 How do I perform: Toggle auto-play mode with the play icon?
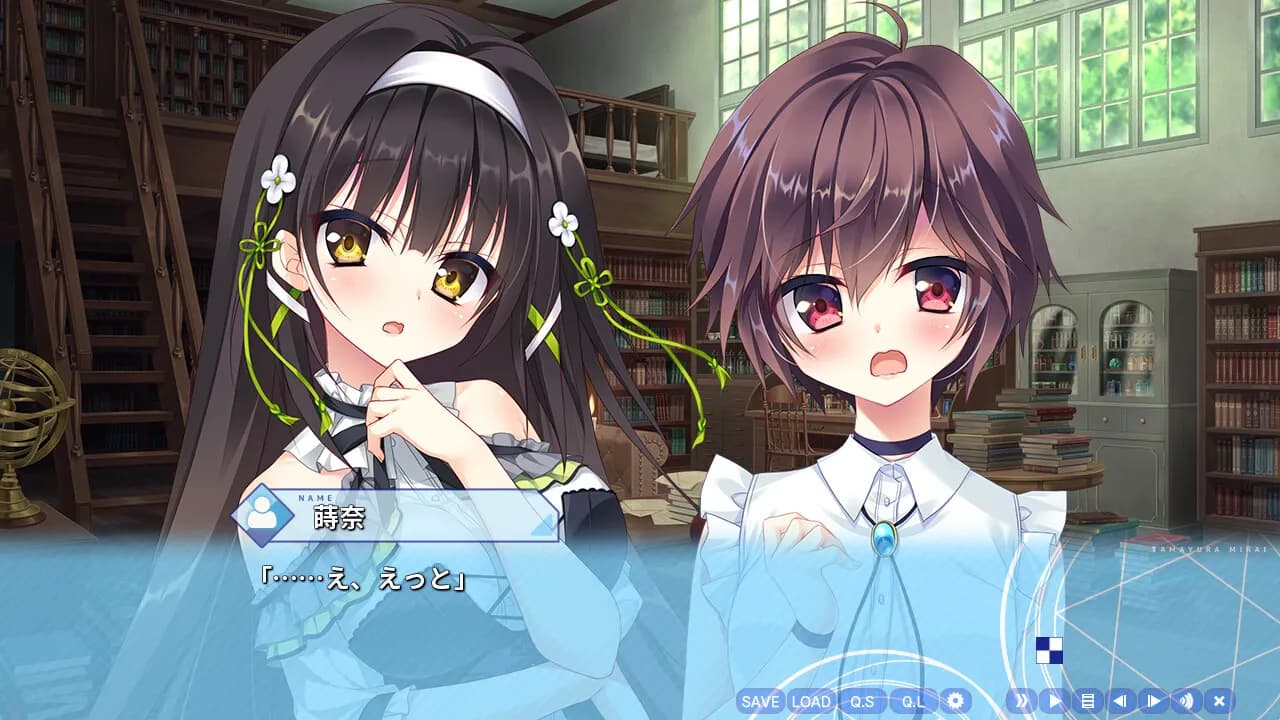(x=1053, y=702)
